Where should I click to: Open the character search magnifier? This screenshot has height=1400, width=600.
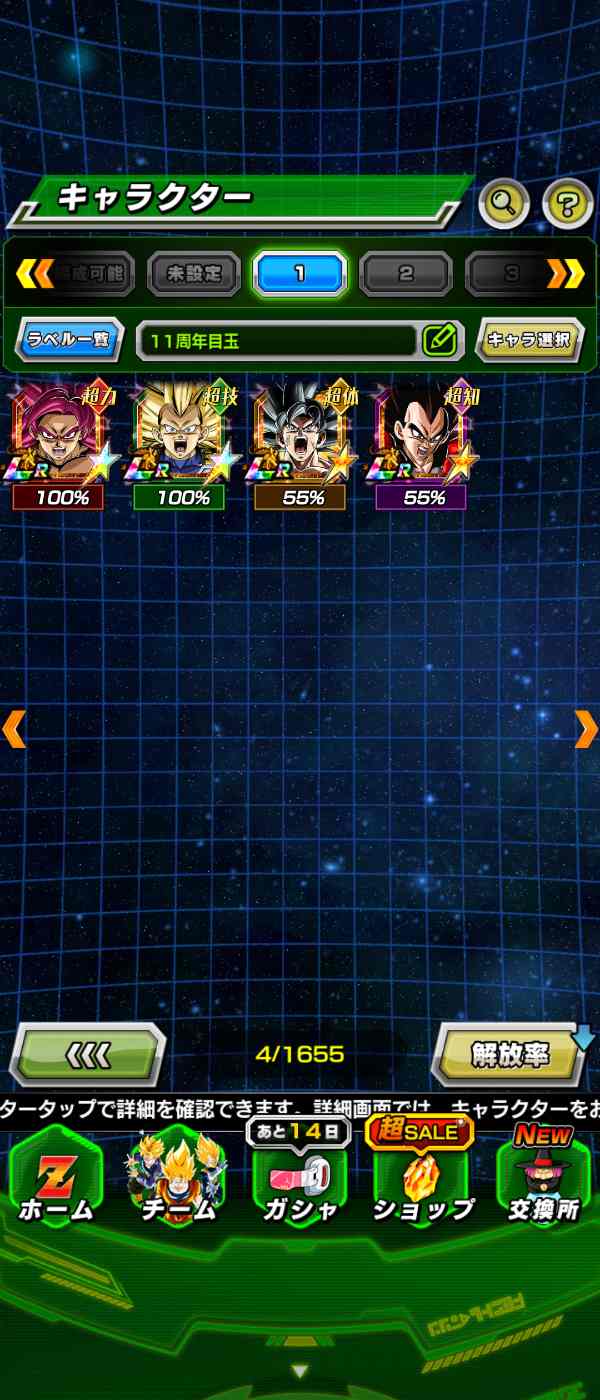(504, 204)
